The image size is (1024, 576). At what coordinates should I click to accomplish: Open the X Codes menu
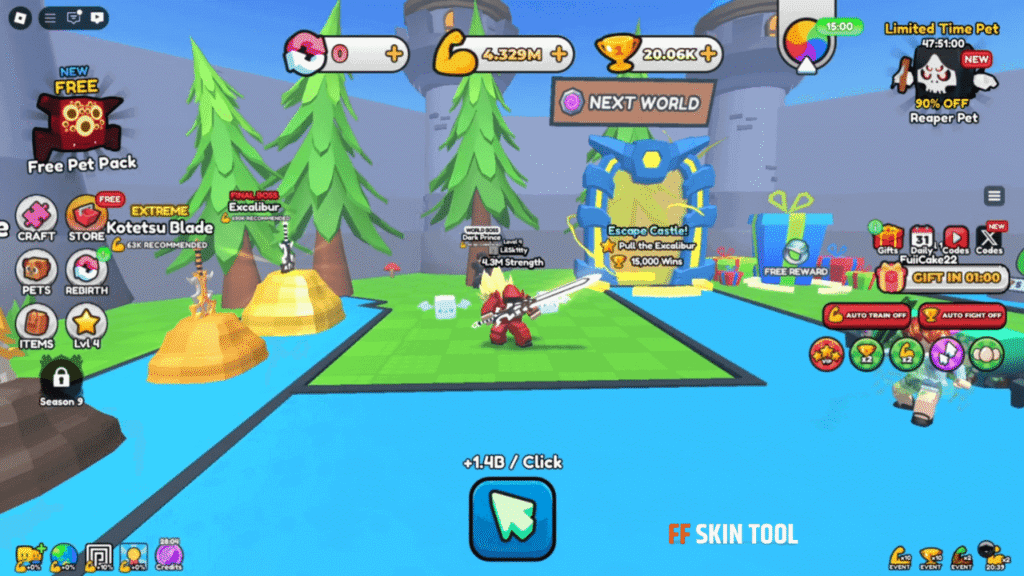tap(989, 238)
